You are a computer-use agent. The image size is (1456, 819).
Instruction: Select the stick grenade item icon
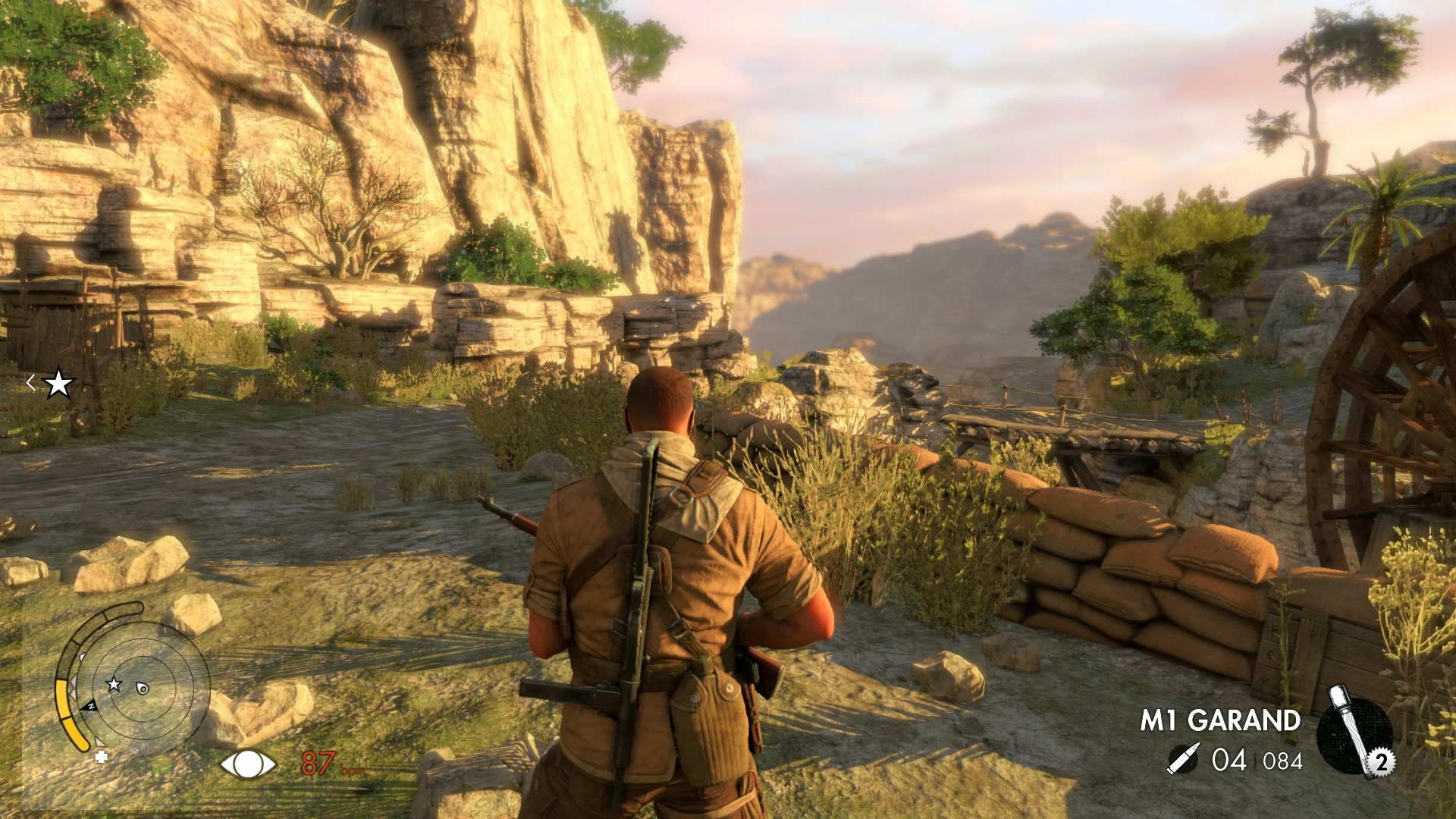[x=1354, y=733]
